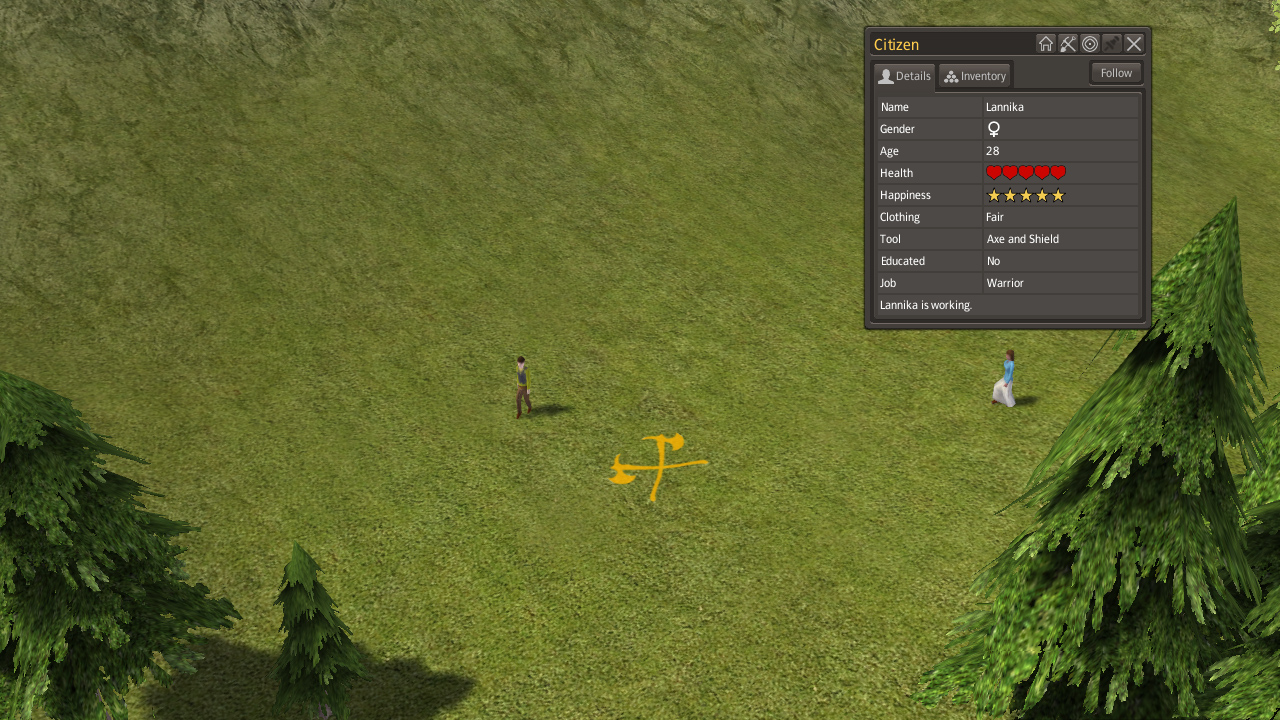The width and height of the screenshot is (1280, 720).
Task: Follow Lannika with the camera
Action: tap(1116, 73)
